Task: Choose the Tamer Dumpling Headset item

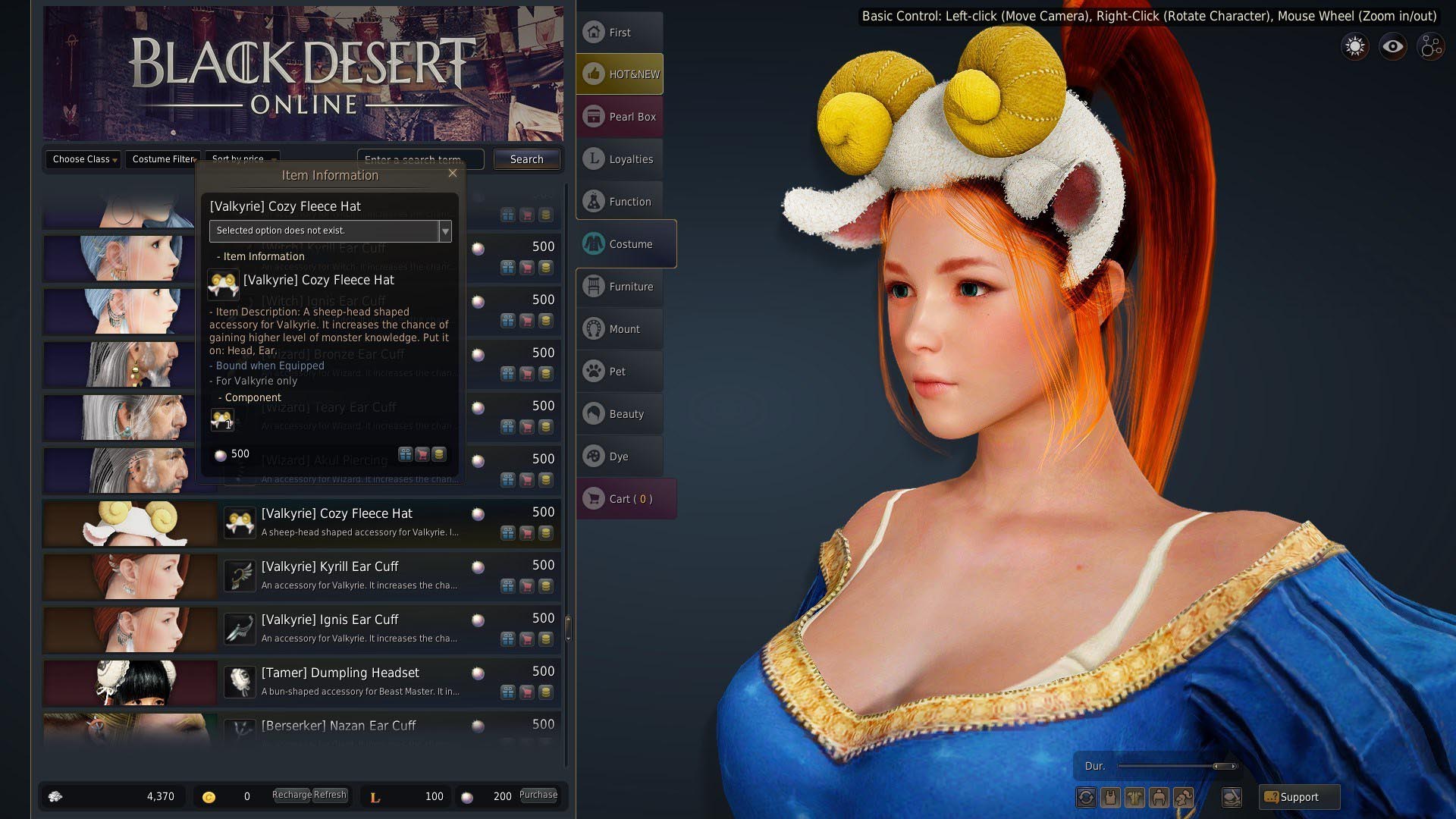Action: pyautogui.click(x=340, y=673)
